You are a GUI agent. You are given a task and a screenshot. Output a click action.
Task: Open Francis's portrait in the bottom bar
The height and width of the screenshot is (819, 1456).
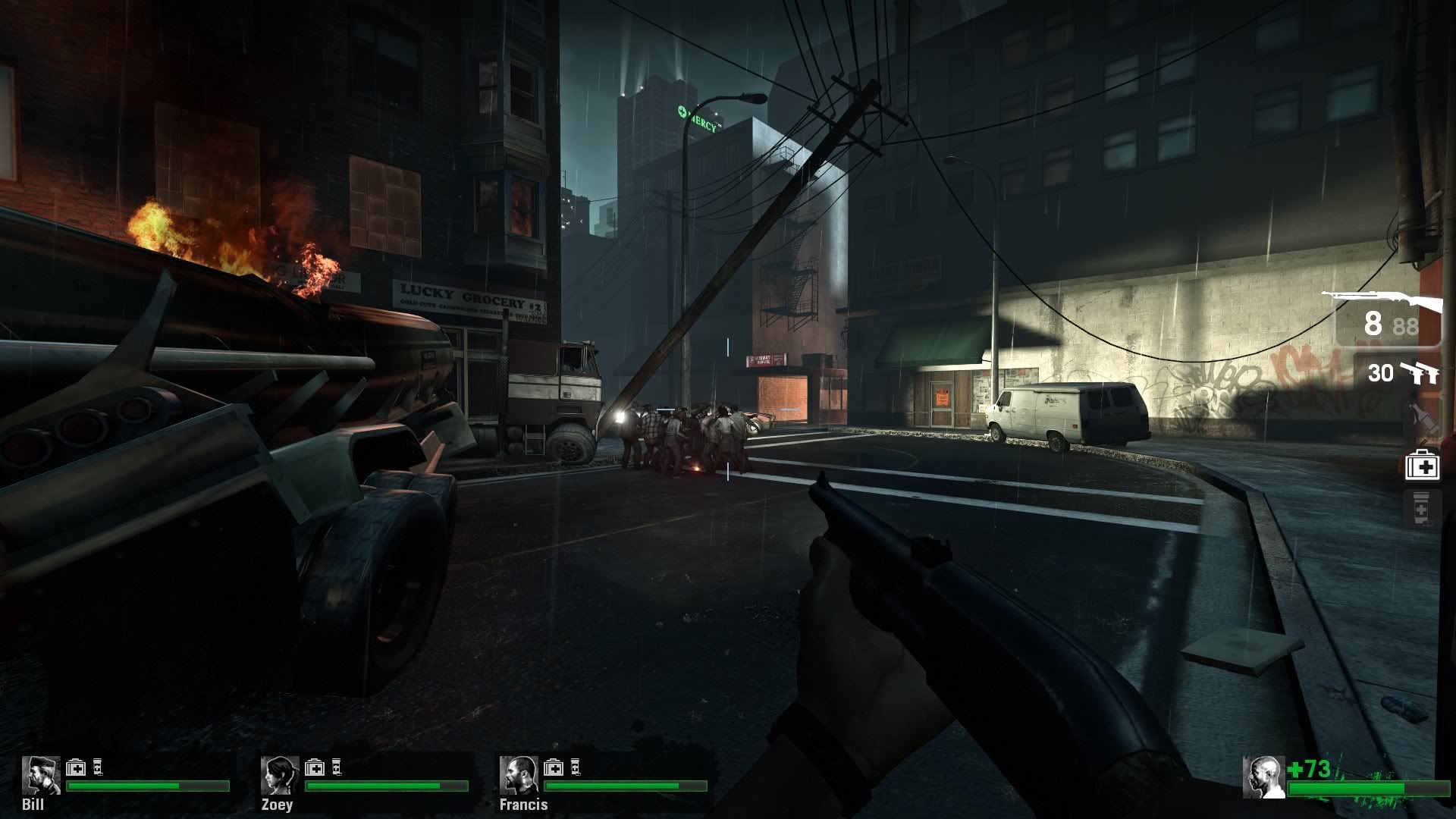coord(520,773)
